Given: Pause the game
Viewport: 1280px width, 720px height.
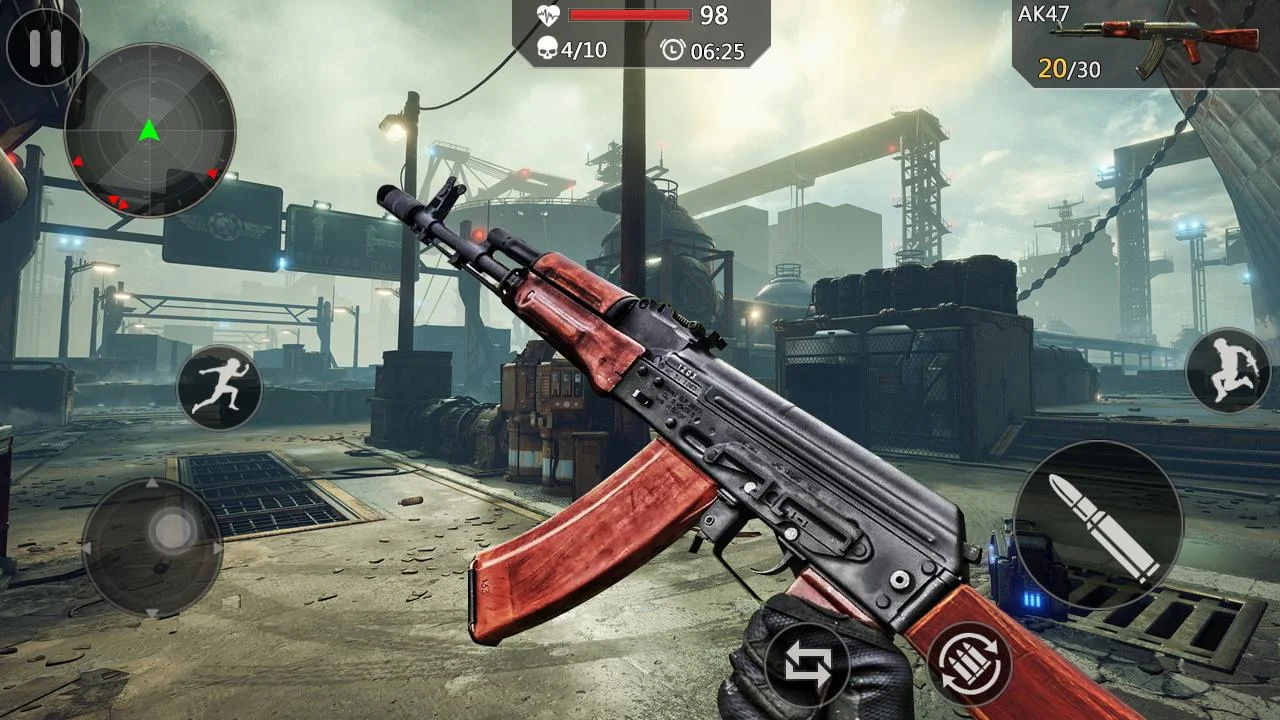Looking at the screenshot, I should click(x=44, y=48).
